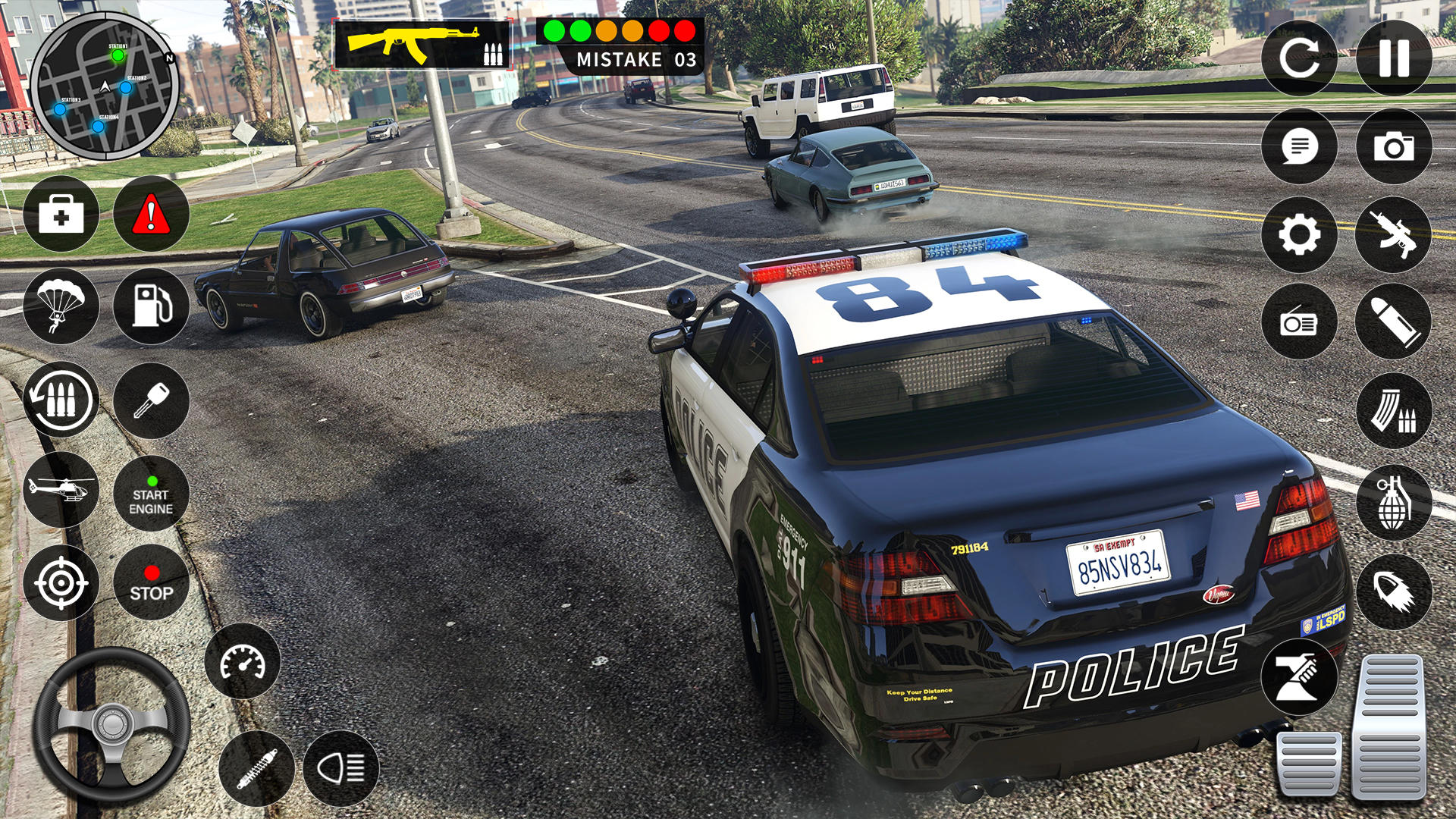Activate the red warning triangle button
This screenshot has height=819, width=1456.
click(x=151, y=215)
